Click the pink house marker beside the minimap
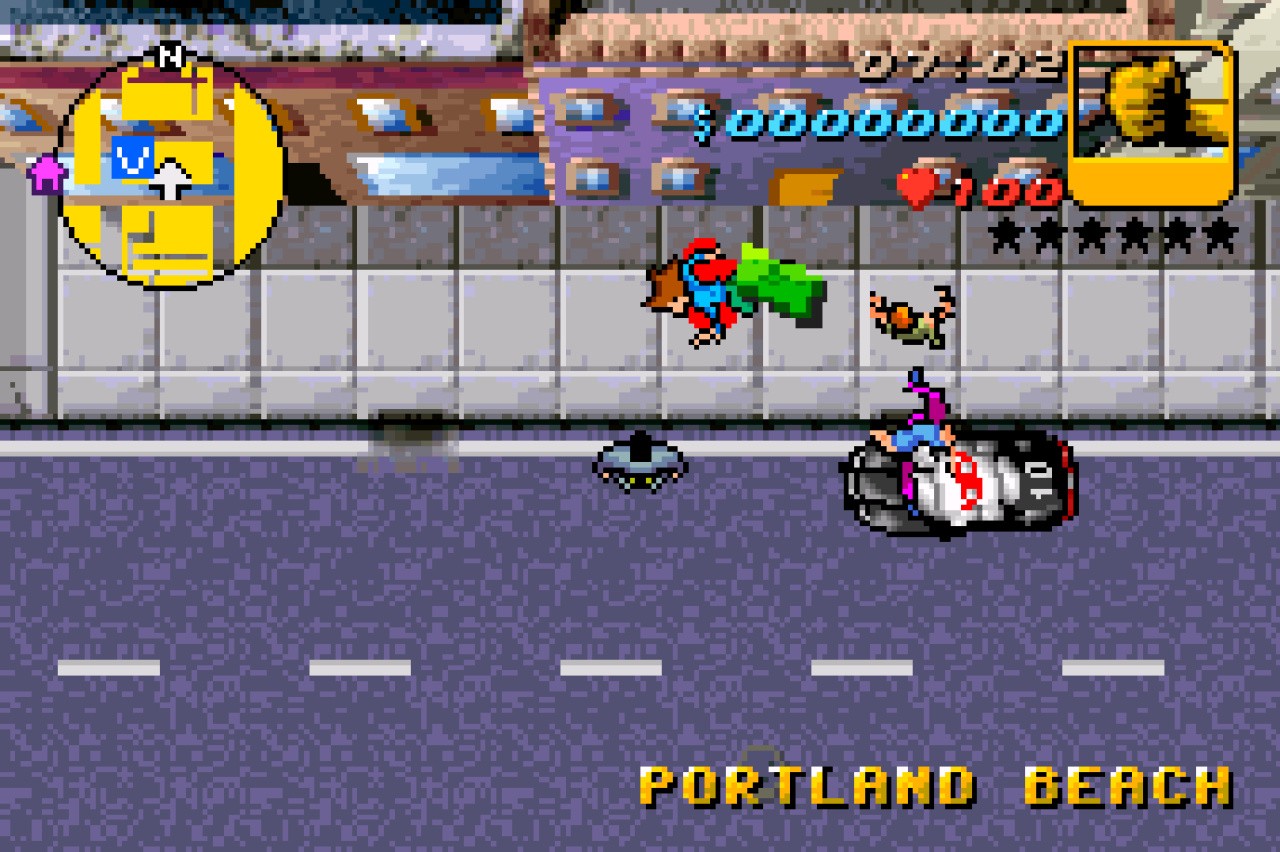This screenshot has height=852, width=1280. coord(45,174)
